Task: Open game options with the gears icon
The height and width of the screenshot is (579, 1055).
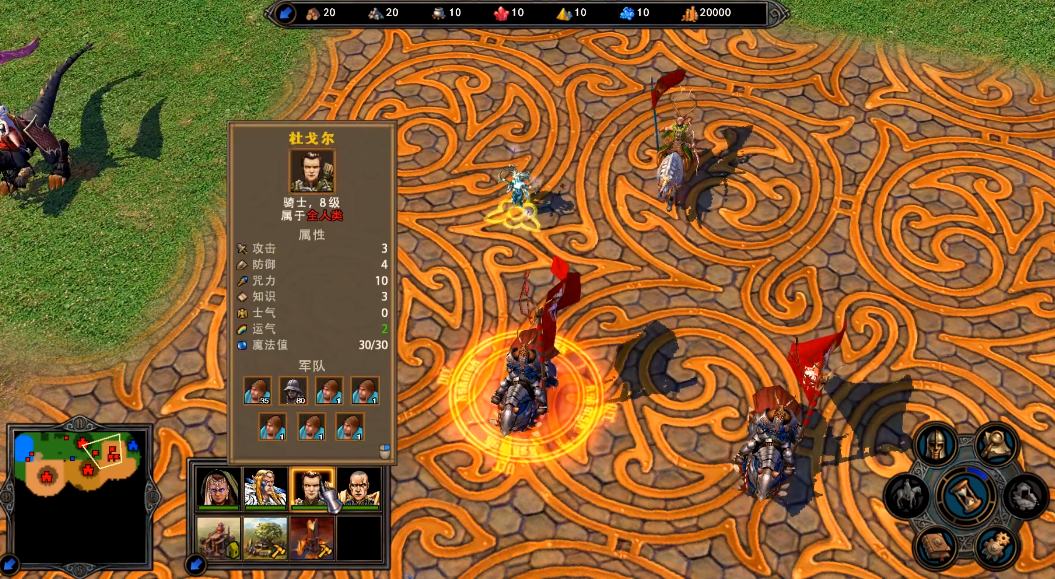Action: (x=997, y=548)
